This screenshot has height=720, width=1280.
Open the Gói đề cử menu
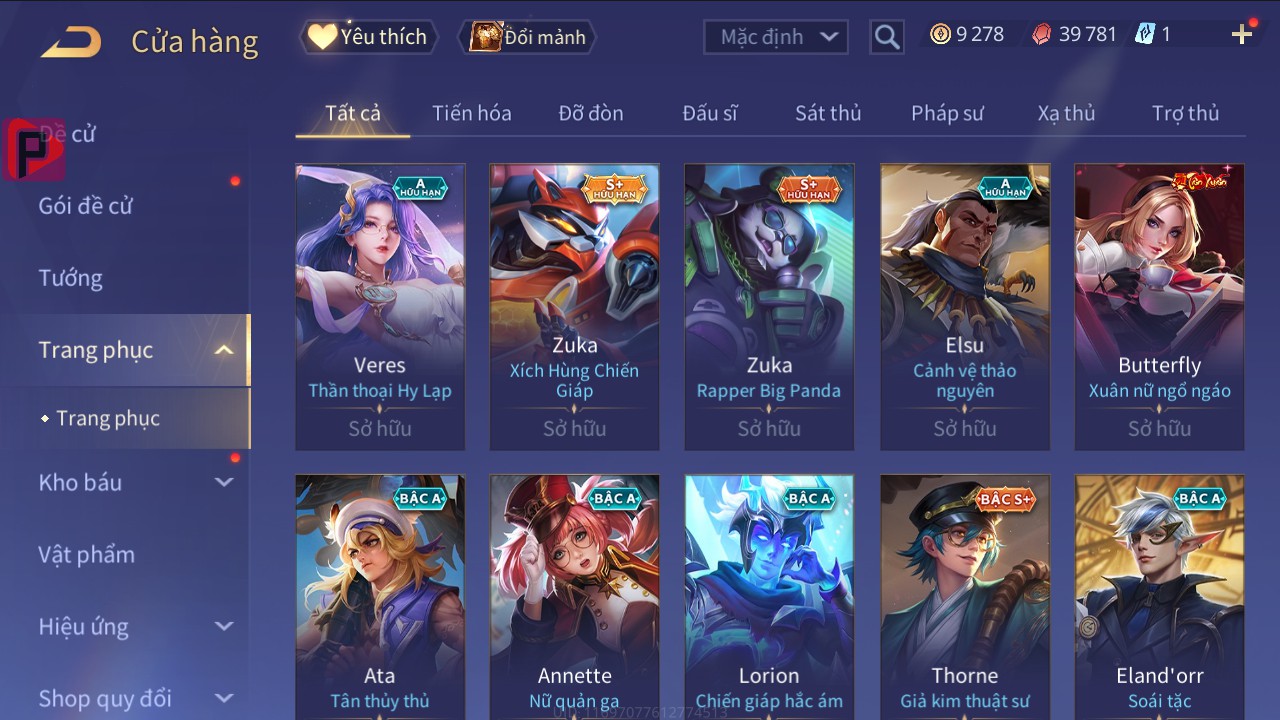tap(86, 206)
